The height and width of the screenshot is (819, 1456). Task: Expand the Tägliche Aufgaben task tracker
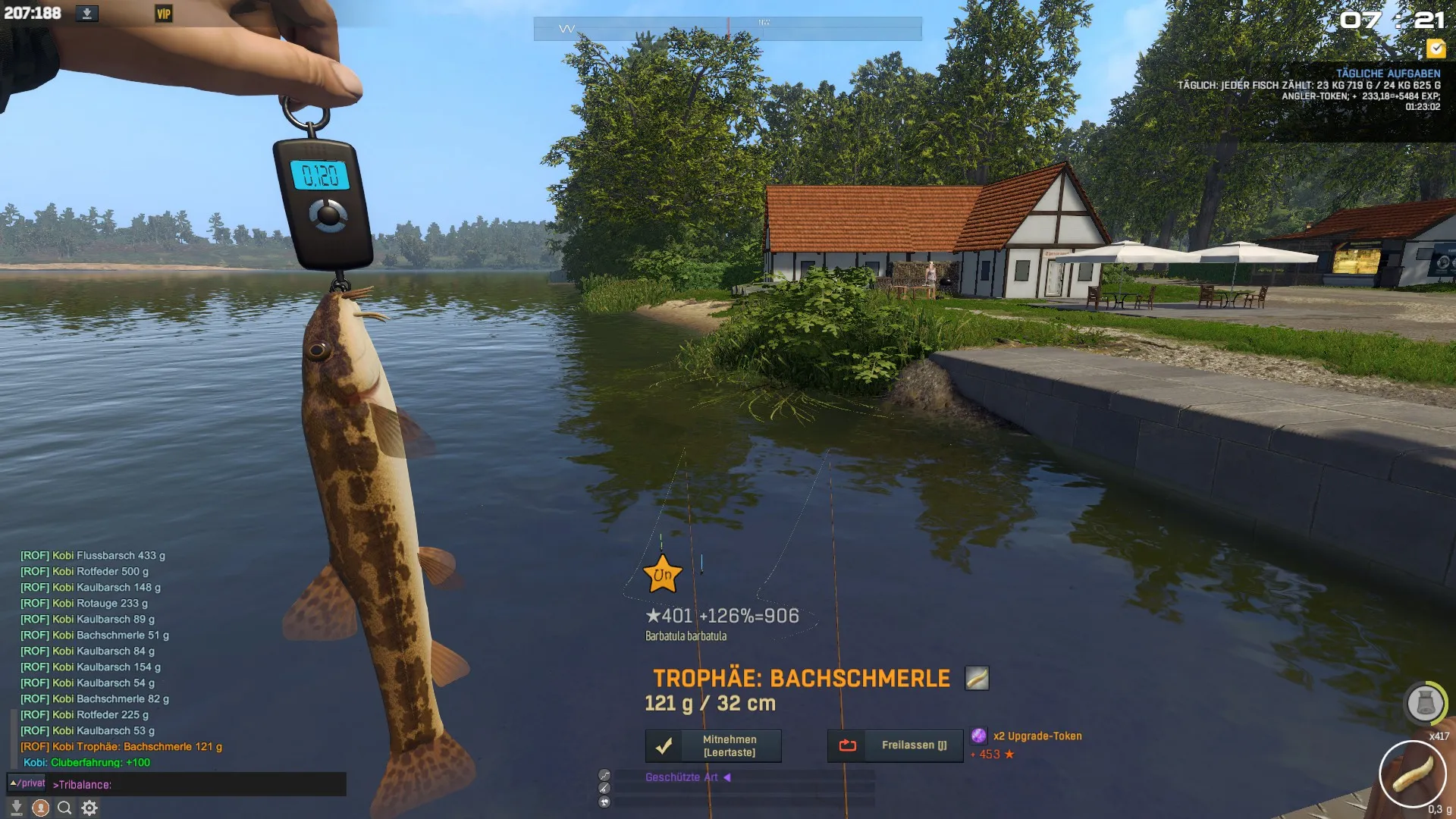pos(1388,74)
